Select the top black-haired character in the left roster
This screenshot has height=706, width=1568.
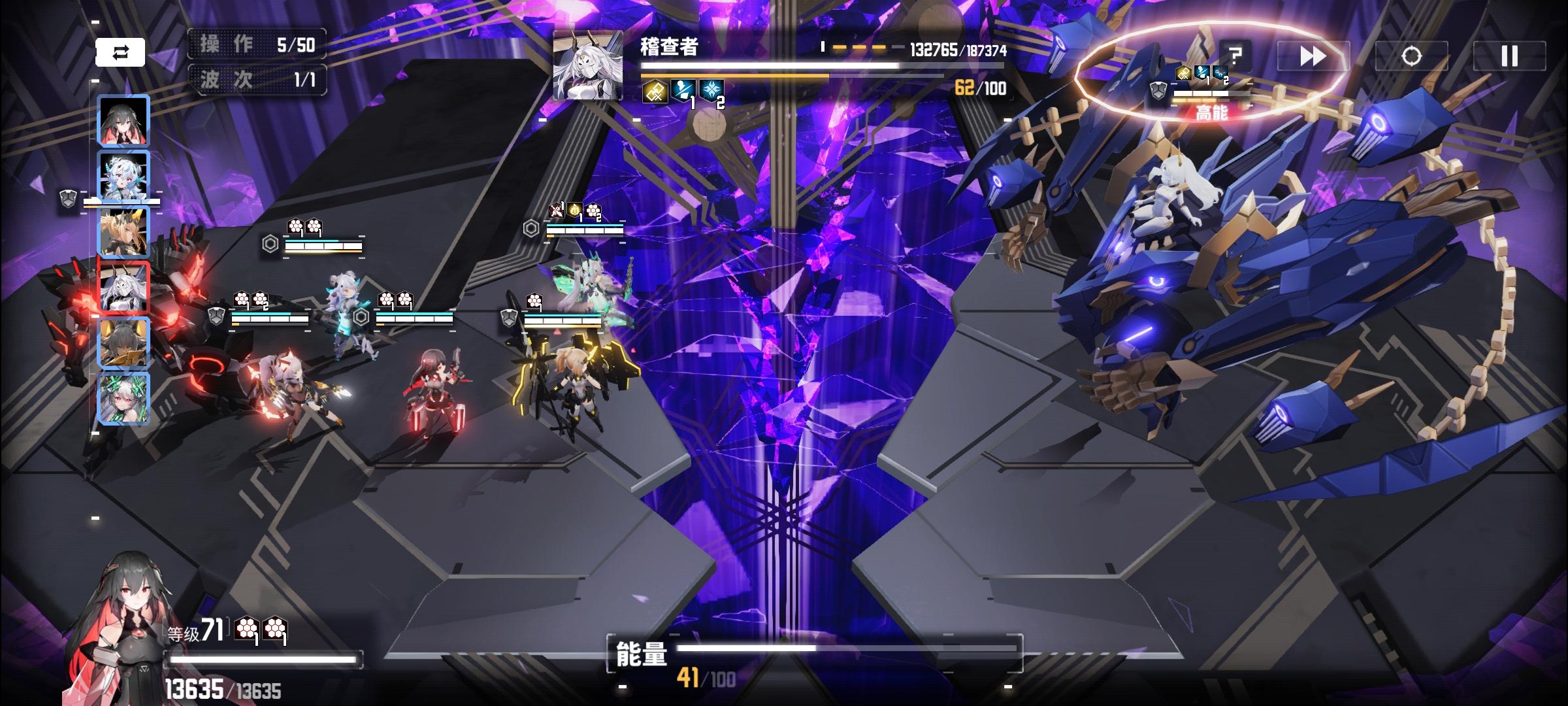(x=123, y=121)
